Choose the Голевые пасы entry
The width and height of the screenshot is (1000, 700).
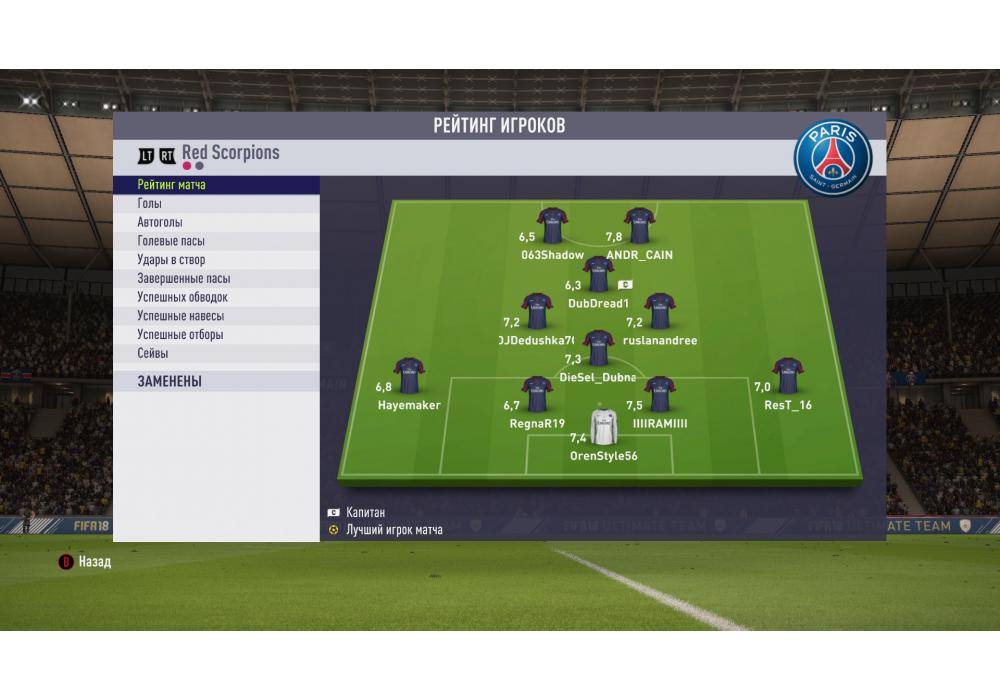point(216,241)
